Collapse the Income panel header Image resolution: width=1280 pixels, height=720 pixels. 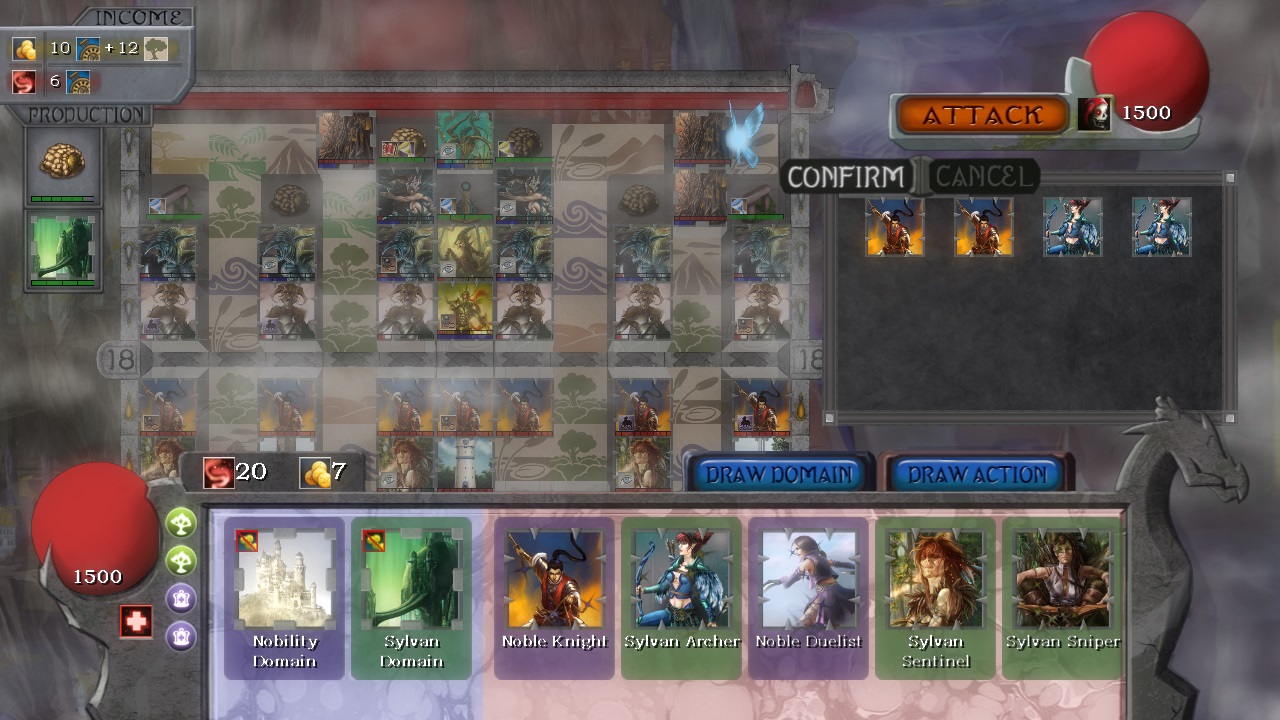tap(140, 16)
